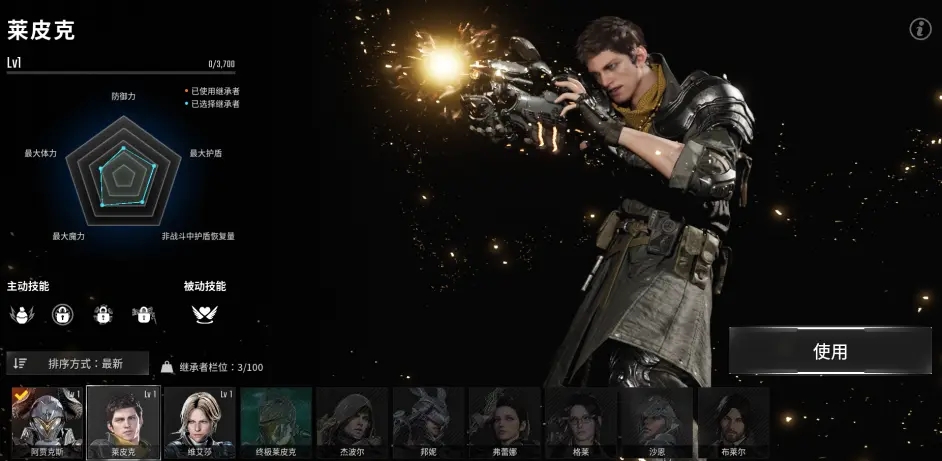The height and width of the screenshot is (461, 942).
Task: Click the 使用 (Use) button
Action: point(830,351)
